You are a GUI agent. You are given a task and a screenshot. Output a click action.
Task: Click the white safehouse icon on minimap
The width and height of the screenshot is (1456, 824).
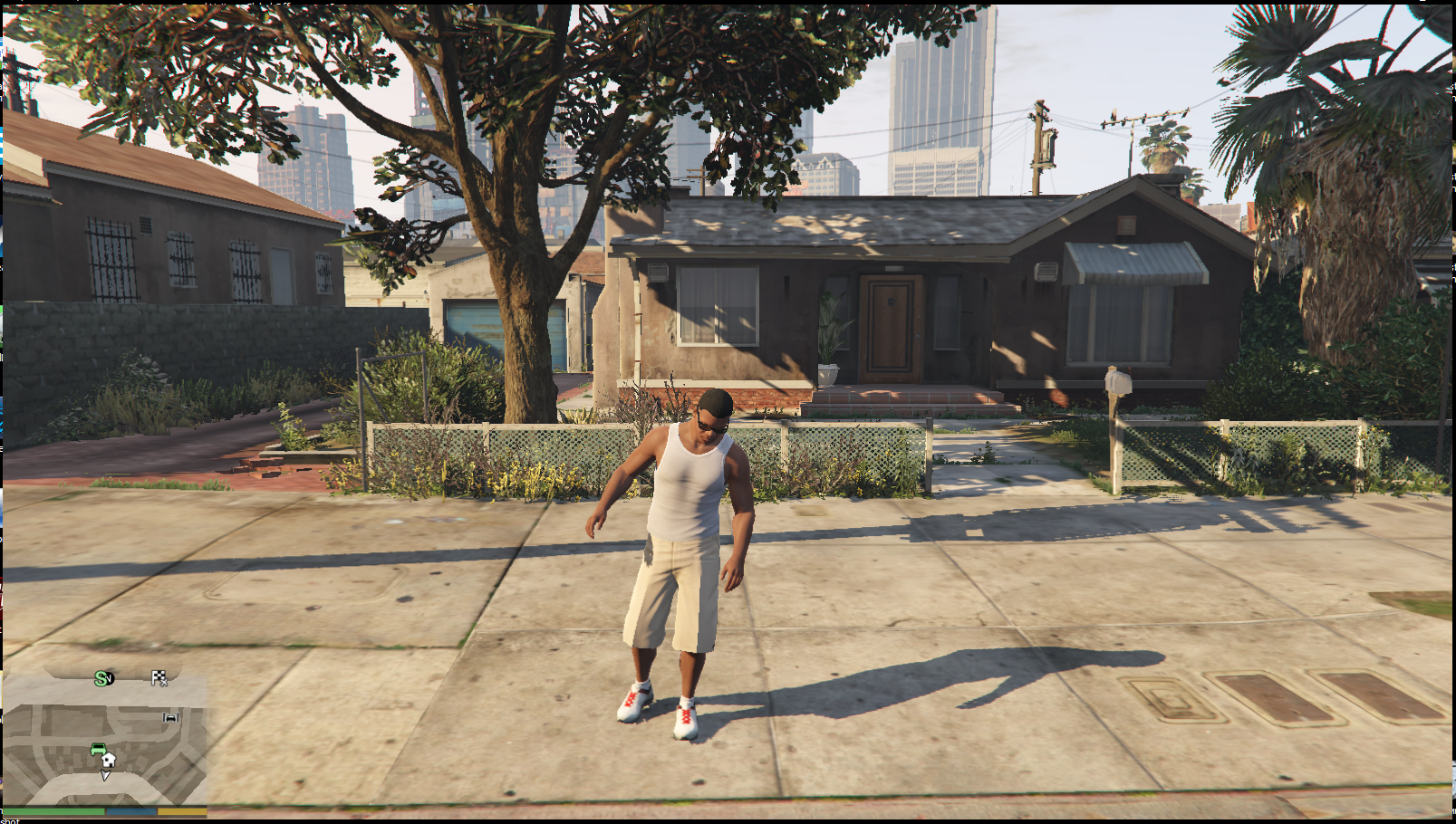(x=109, y=759)
